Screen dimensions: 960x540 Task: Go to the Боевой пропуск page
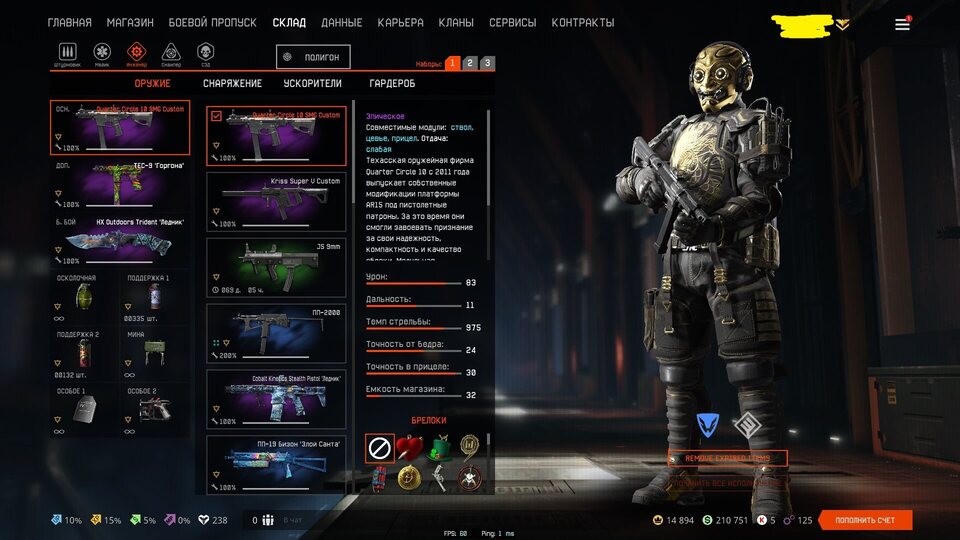point(212,22)
